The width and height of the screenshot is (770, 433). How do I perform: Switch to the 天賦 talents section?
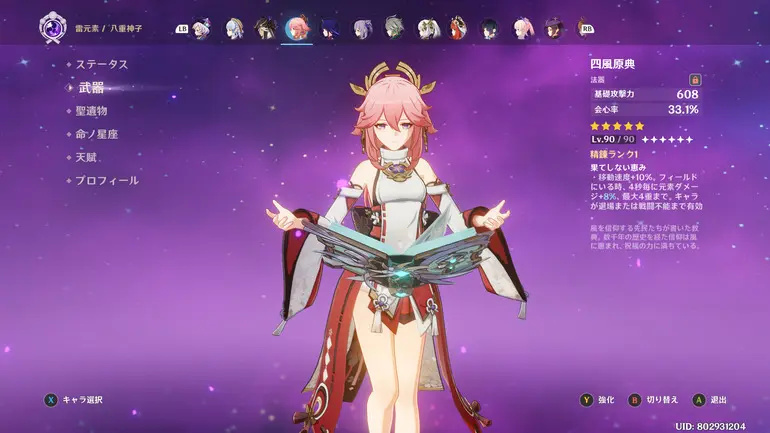86,157
